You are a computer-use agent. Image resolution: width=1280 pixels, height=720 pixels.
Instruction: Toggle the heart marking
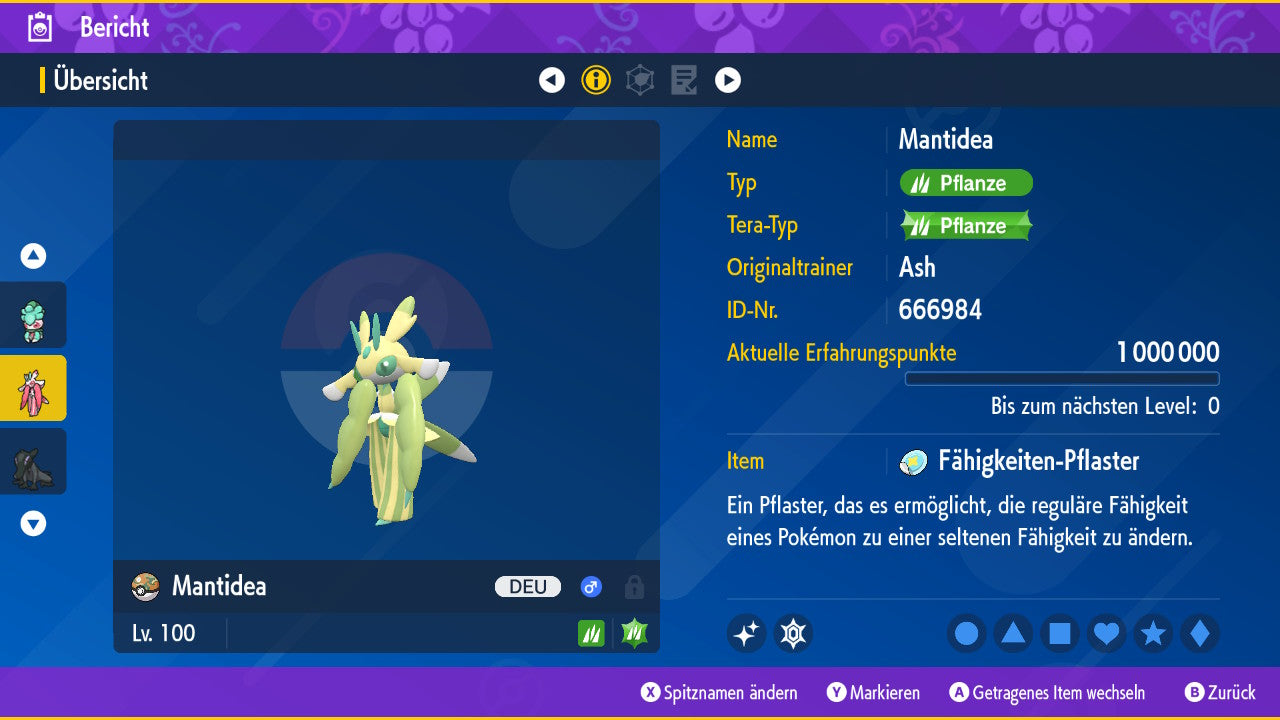click(x=1107, y=634)
